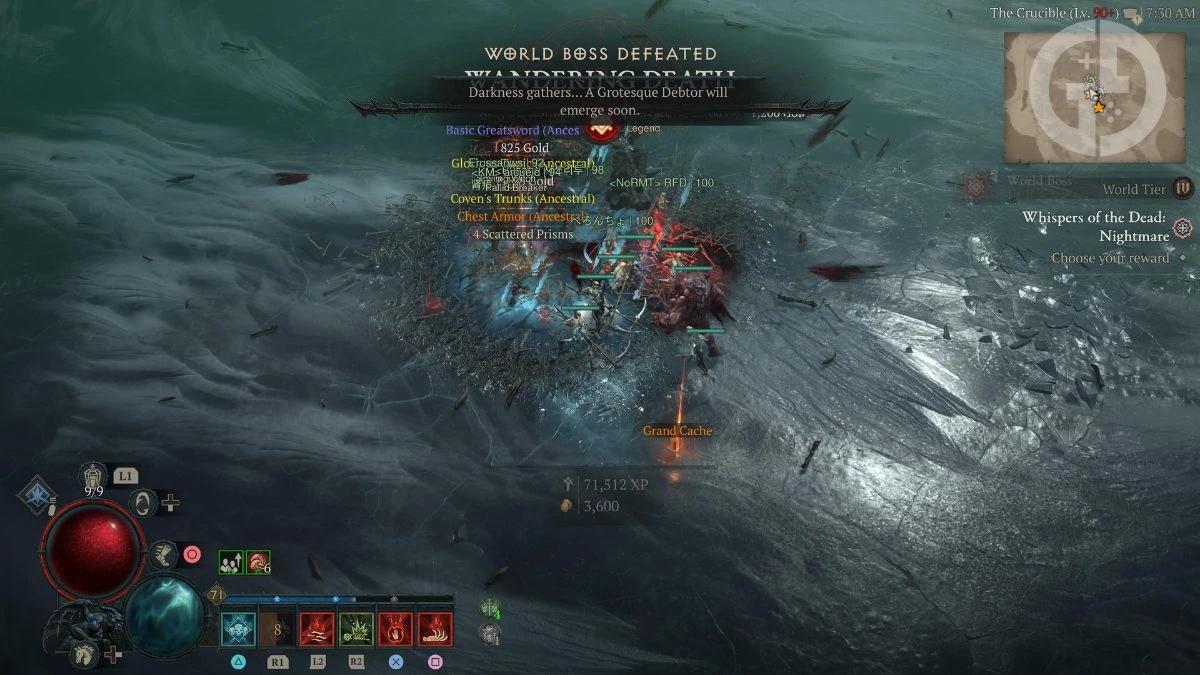Image resolution: width=1200 pixels, height=675 pixels.
Task: Summon the mount with the horse head icon
Action: tap(84, 654)
